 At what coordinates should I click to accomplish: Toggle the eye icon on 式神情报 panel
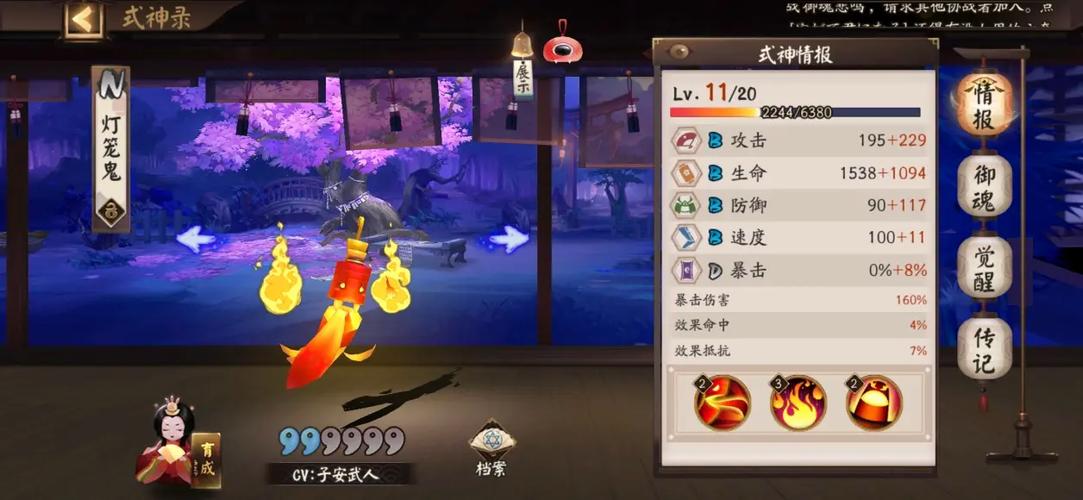pyautogui.click(x=680, y=52)
